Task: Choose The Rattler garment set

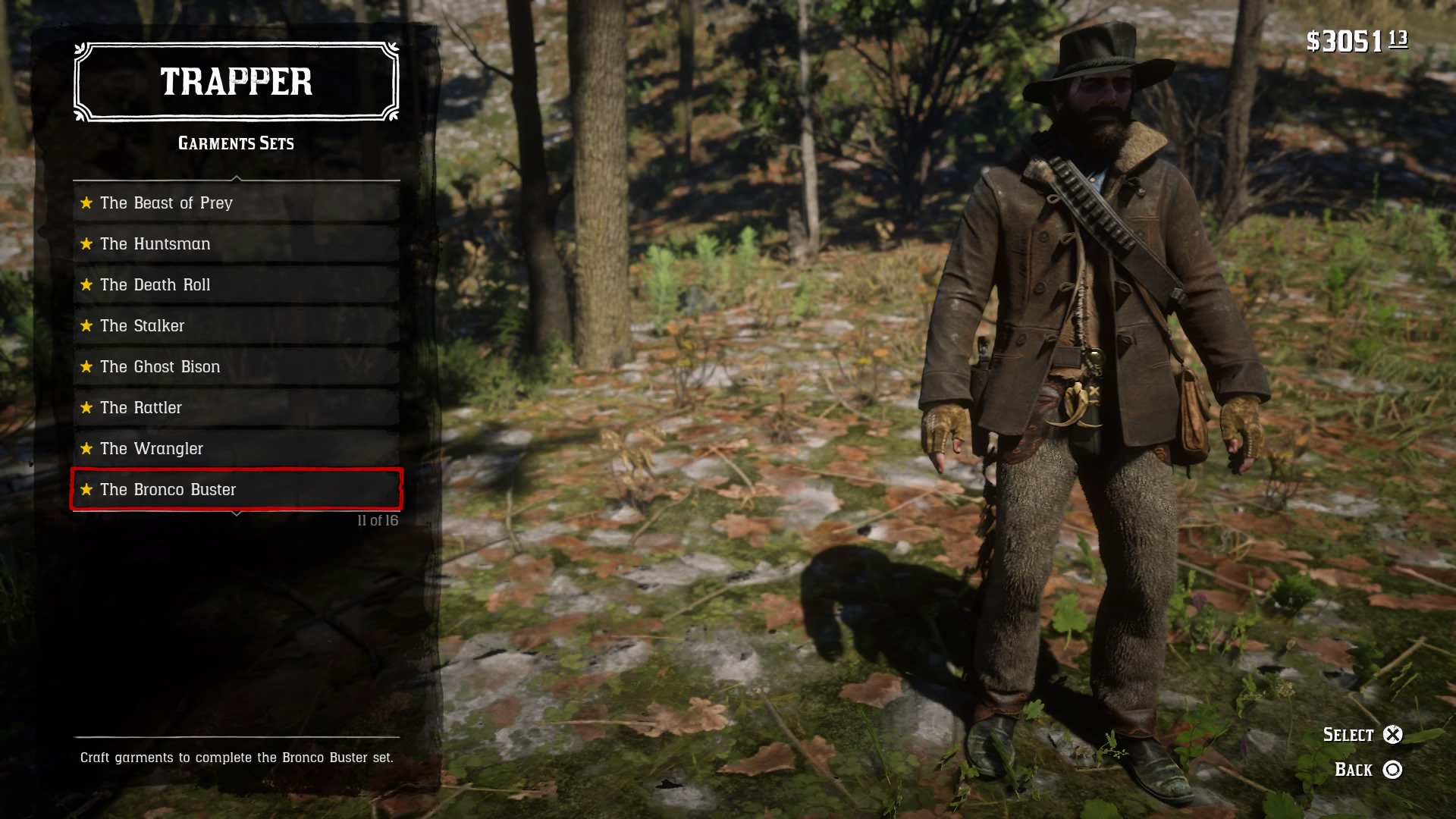Action: [236, 408]
